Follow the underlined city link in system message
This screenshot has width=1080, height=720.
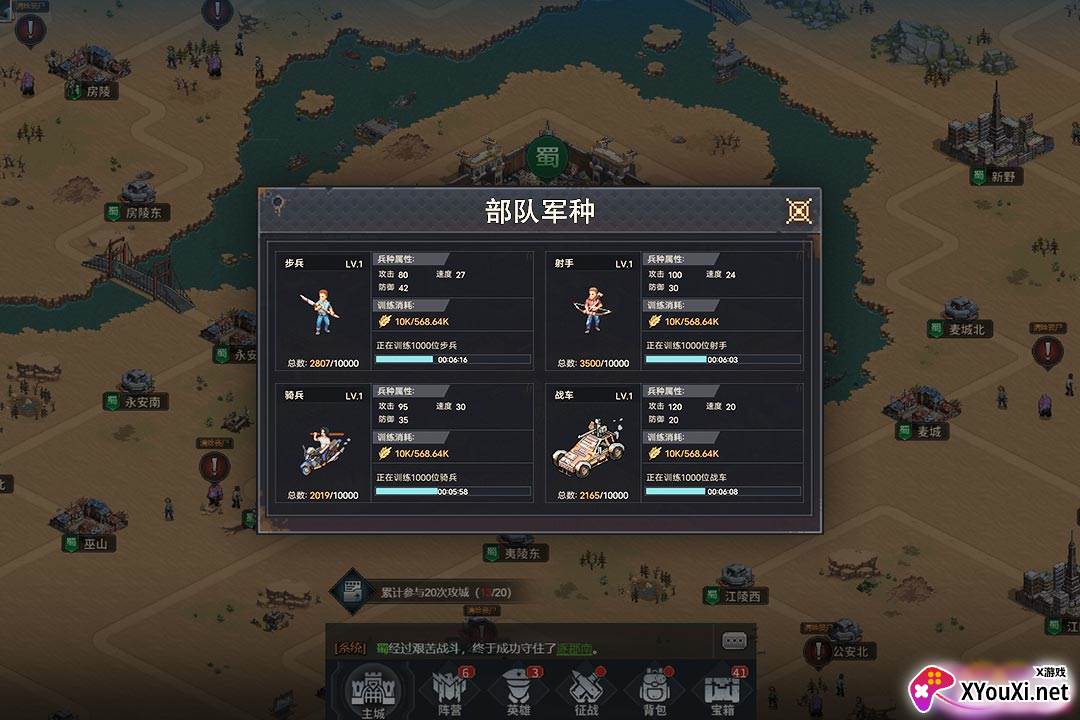pos(577,648)
